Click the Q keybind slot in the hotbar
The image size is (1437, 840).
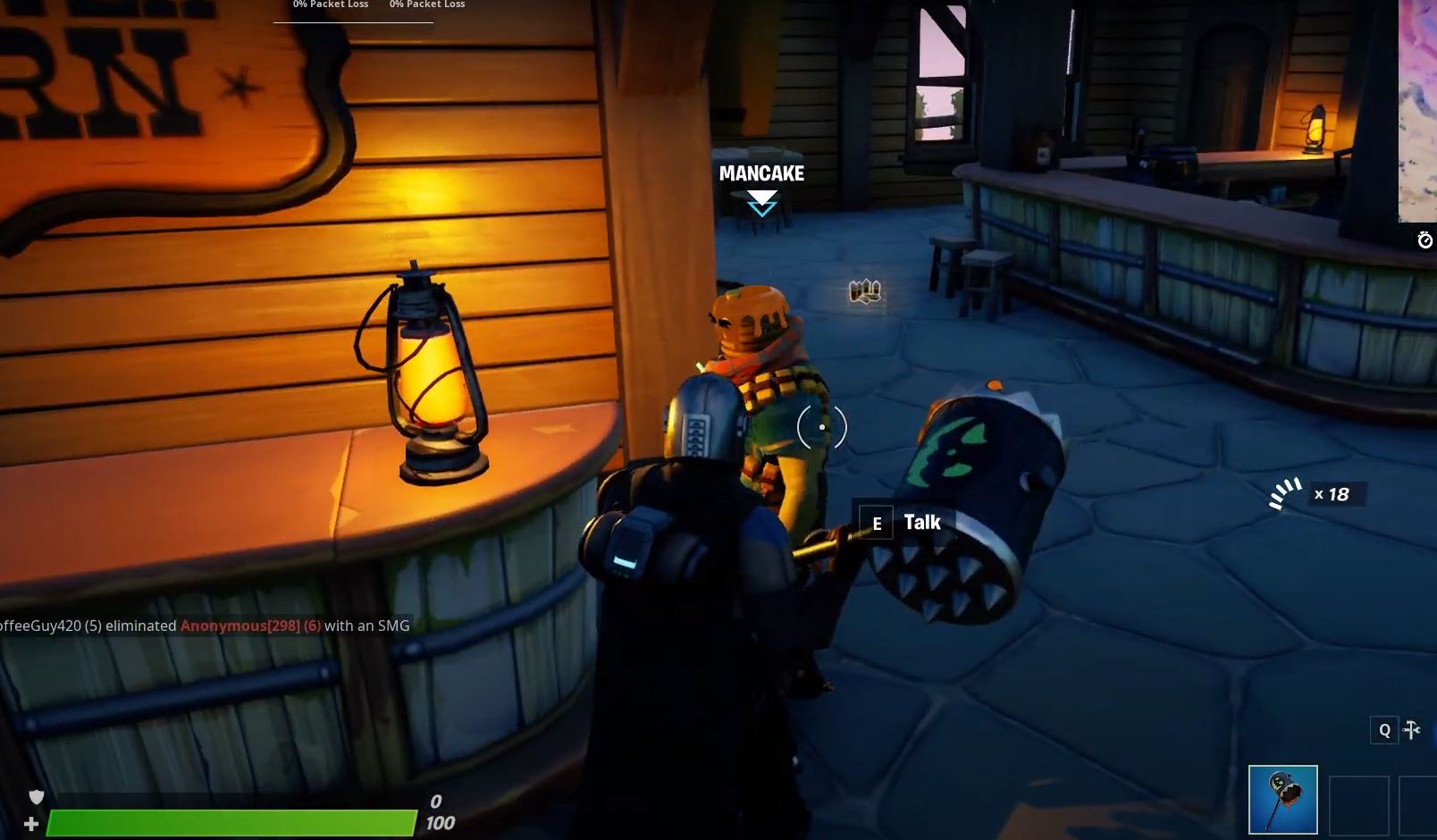pyautogui.click(x=1384, y=730)
